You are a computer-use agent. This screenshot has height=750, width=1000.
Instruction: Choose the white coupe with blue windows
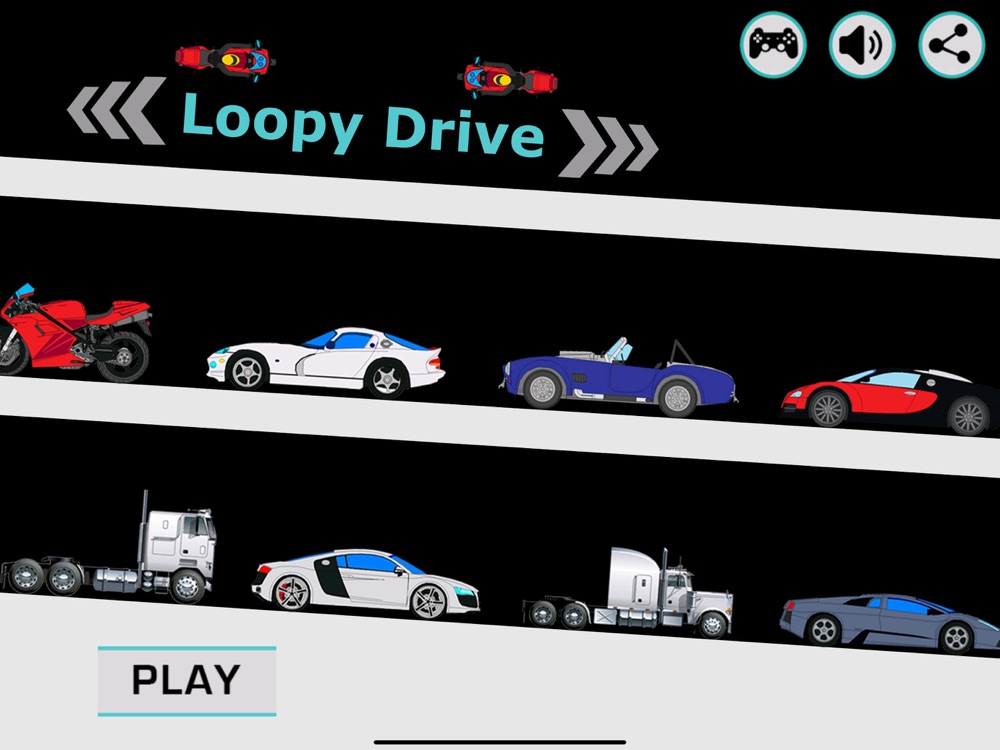[326, 361]
